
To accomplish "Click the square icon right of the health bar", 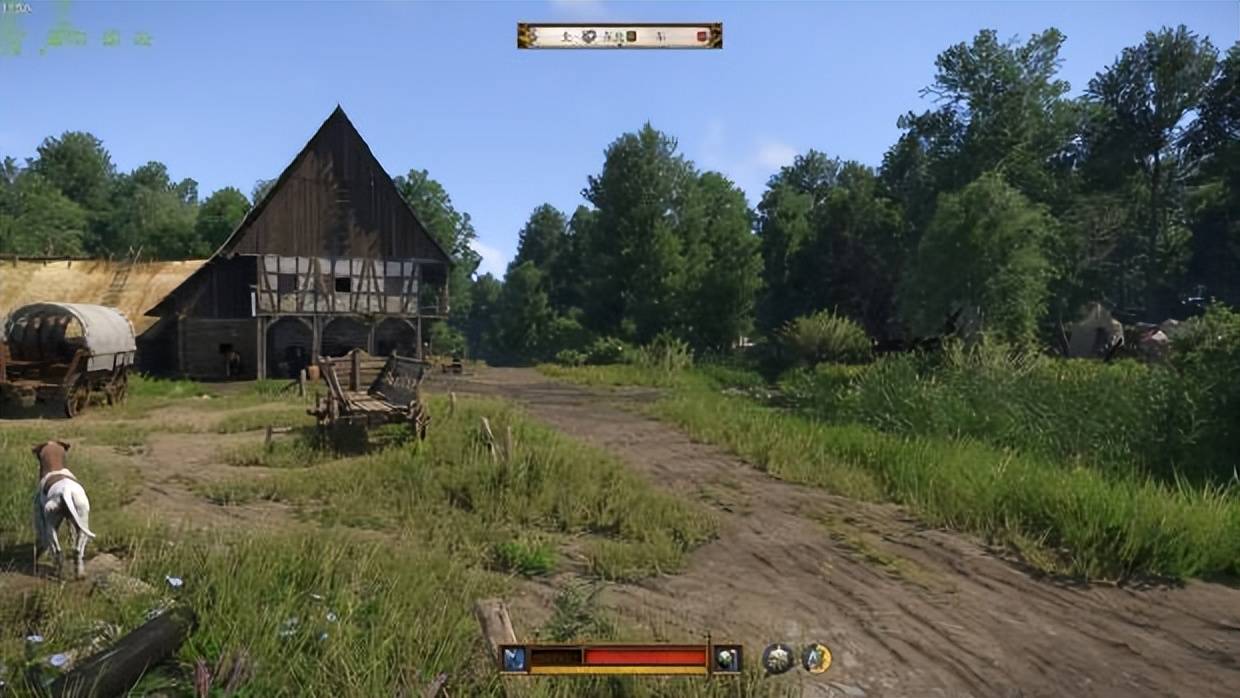I will (x=727, y=658).
